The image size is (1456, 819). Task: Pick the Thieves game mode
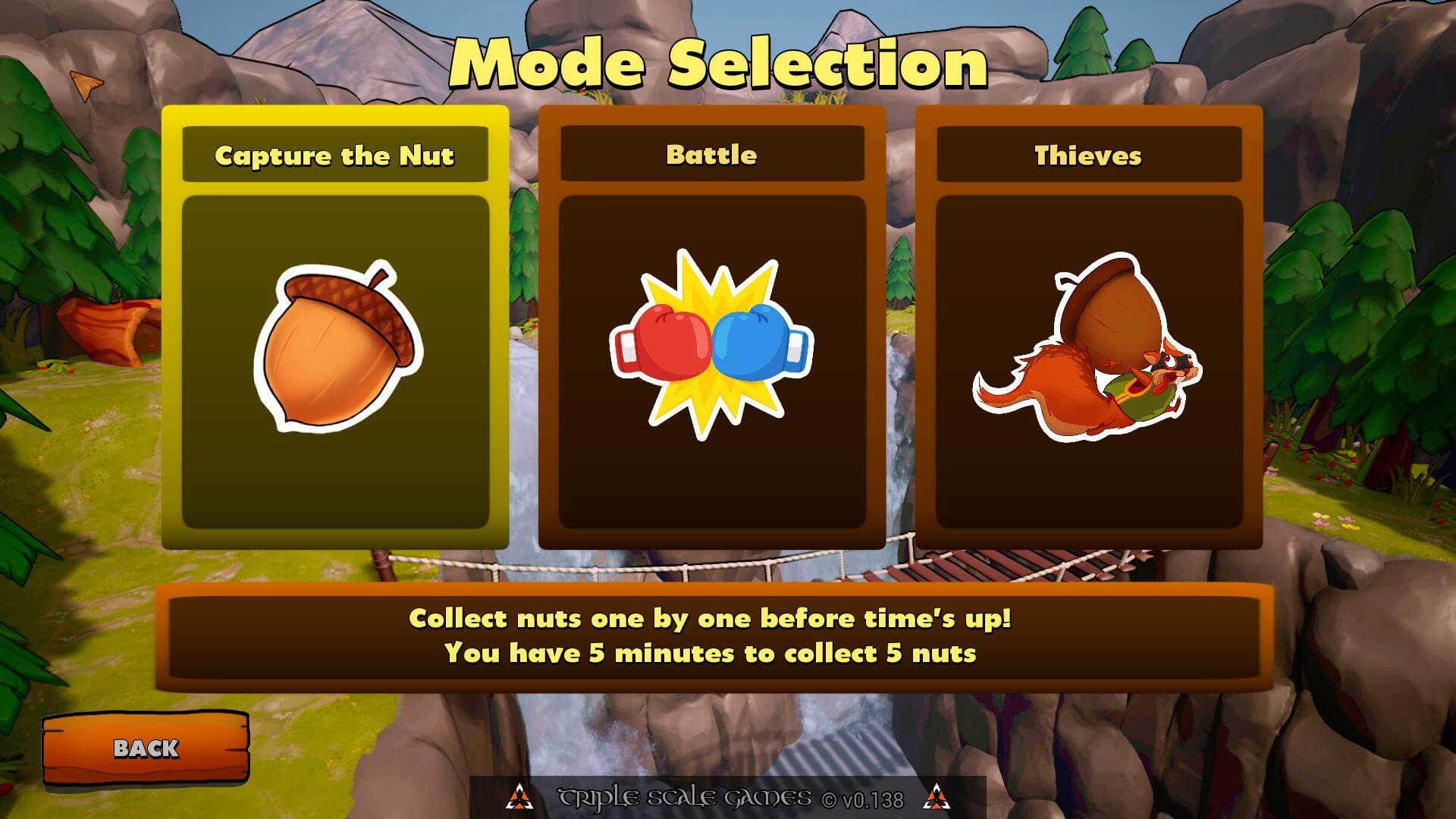[x=1088, y=328]
